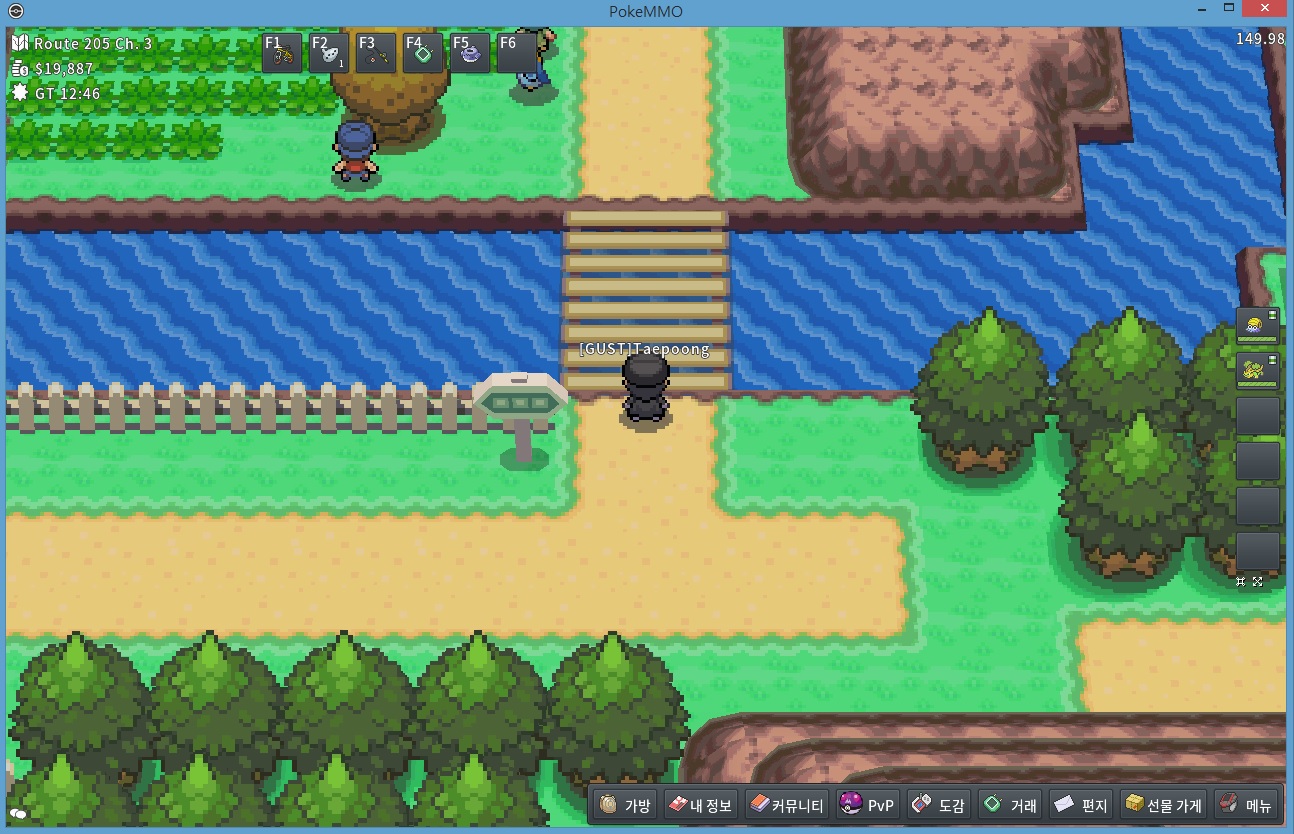Click the diagonal-arrows expand icon under the party
This screenshot has height=834, width=1294.
[1257, 581]
